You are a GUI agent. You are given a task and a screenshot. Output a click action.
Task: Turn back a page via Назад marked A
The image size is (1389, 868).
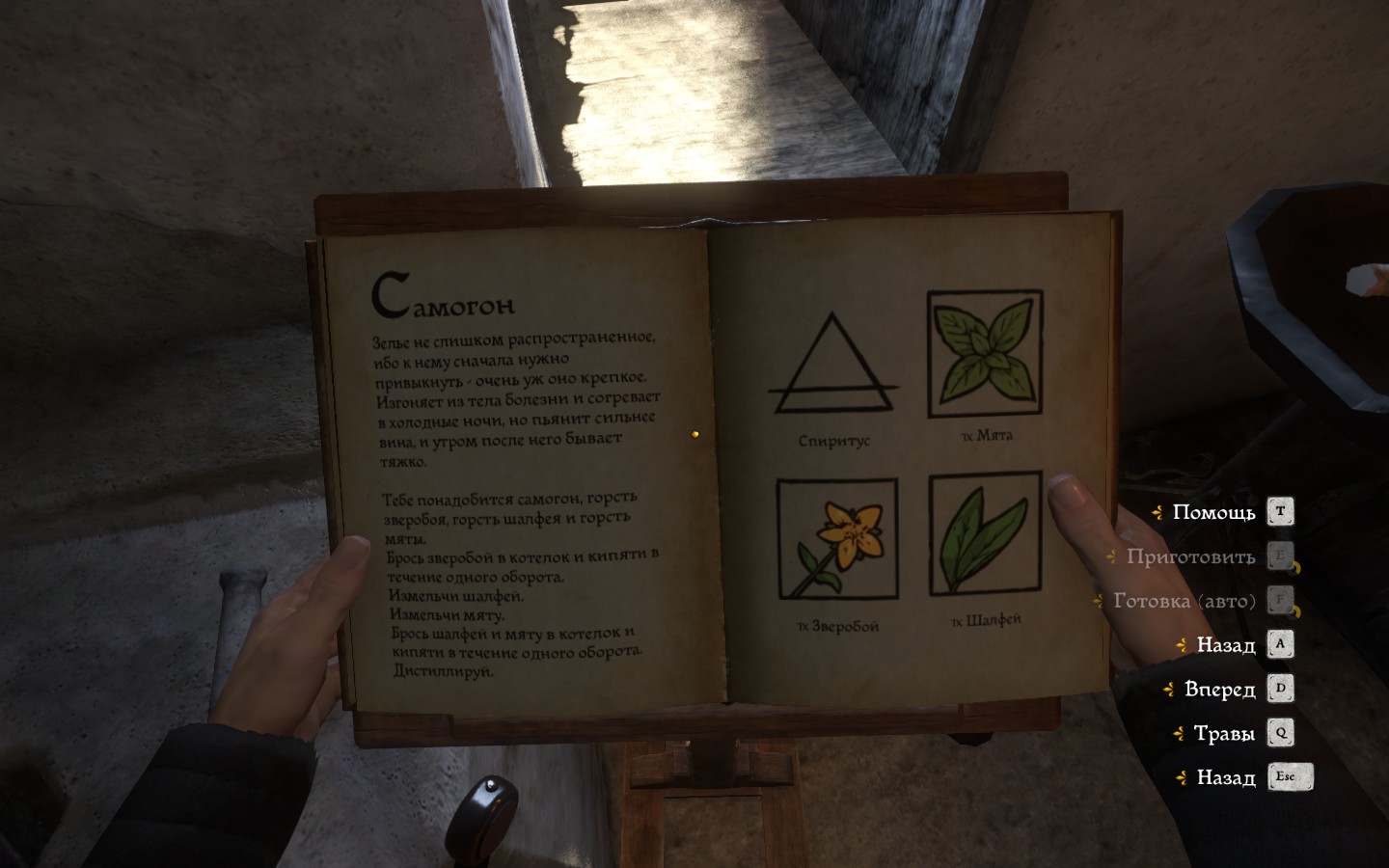1226,644
